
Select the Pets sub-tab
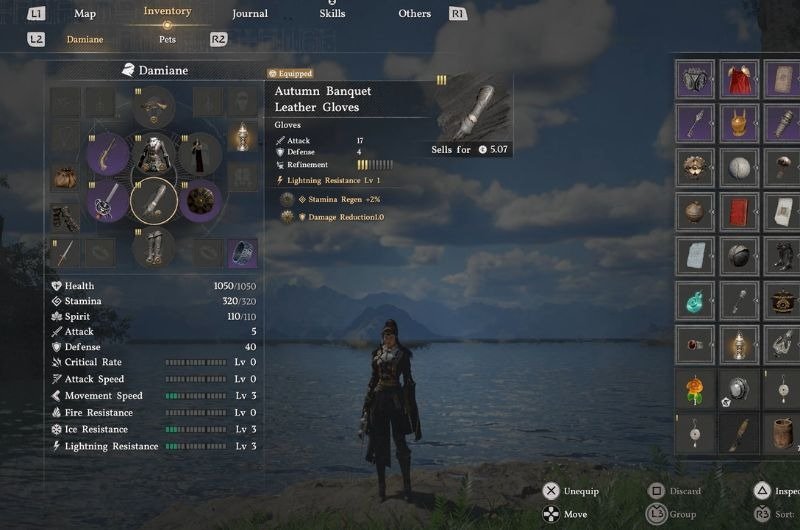pos(167,40)
